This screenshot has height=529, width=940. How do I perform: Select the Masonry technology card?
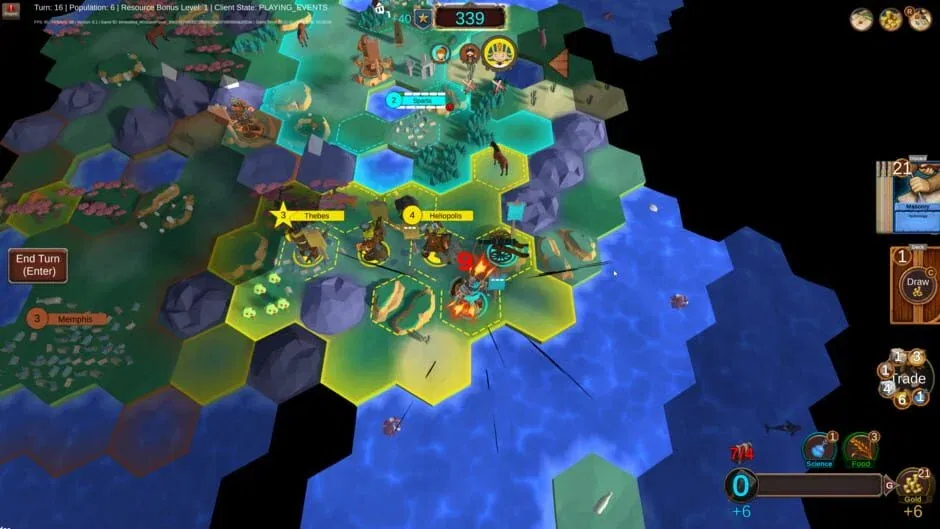tap(913, 198)
